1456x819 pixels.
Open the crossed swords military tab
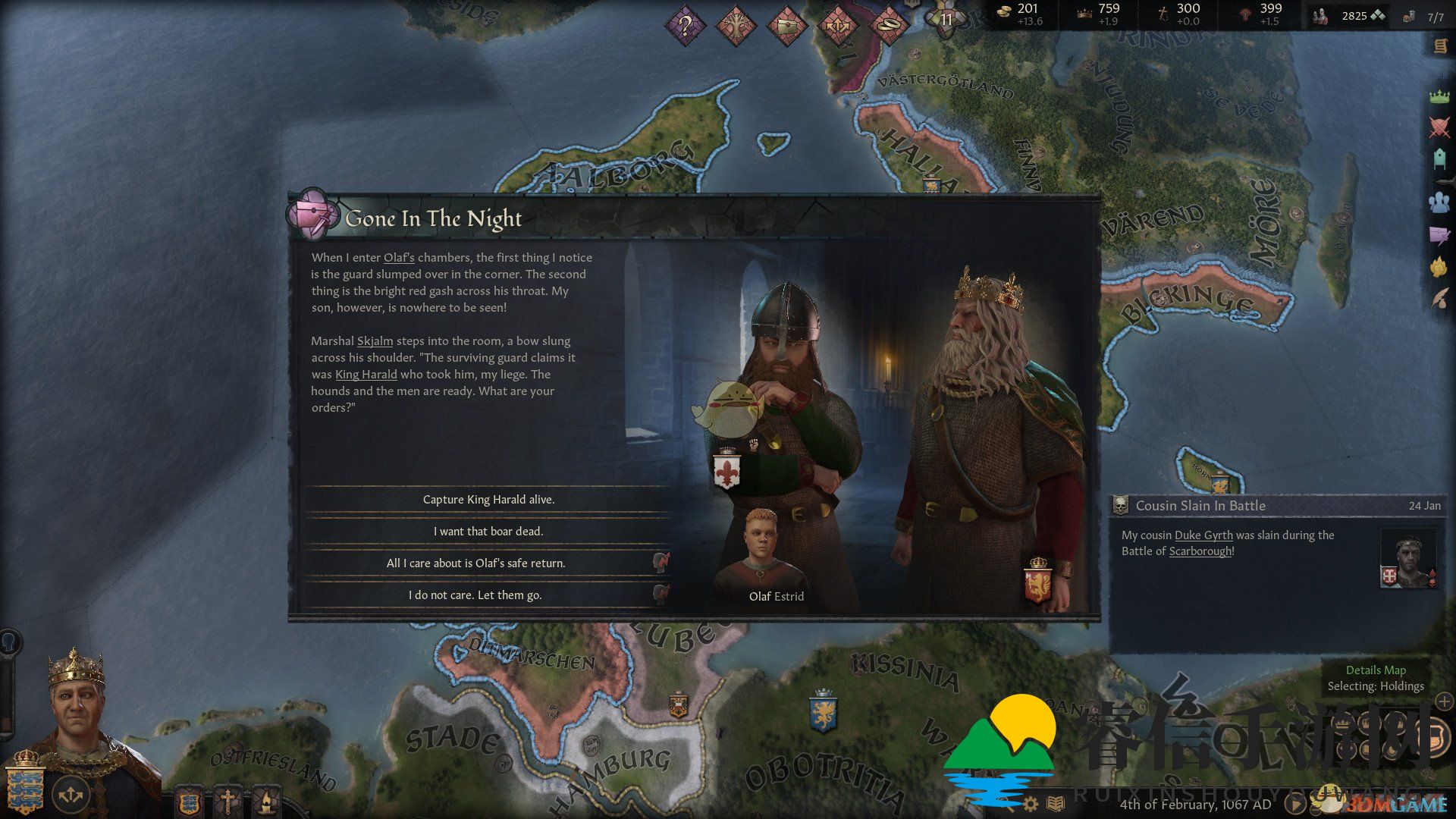(x=1439, y=127)
